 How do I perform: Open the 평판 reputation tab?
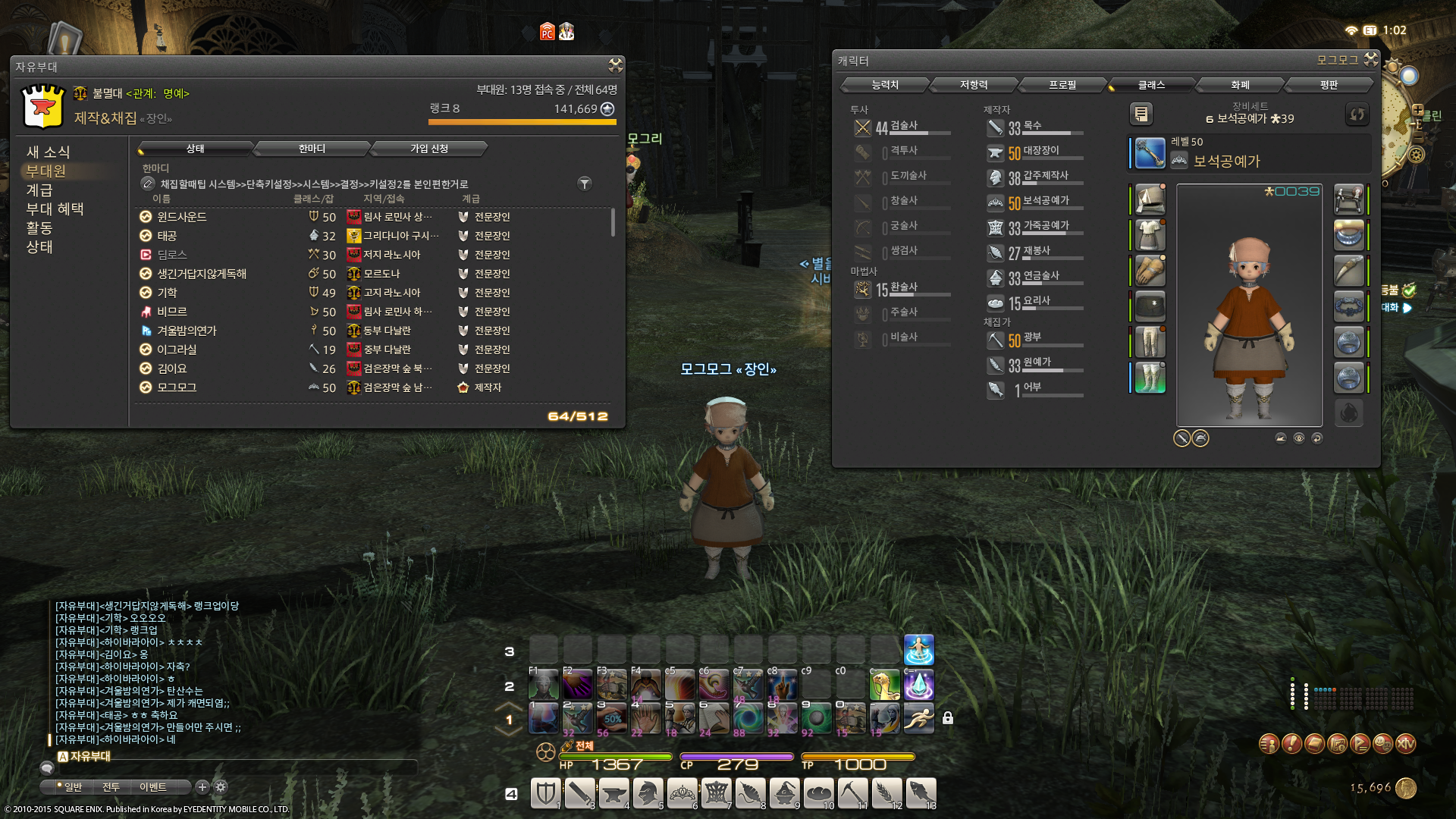pos(1329,85)
